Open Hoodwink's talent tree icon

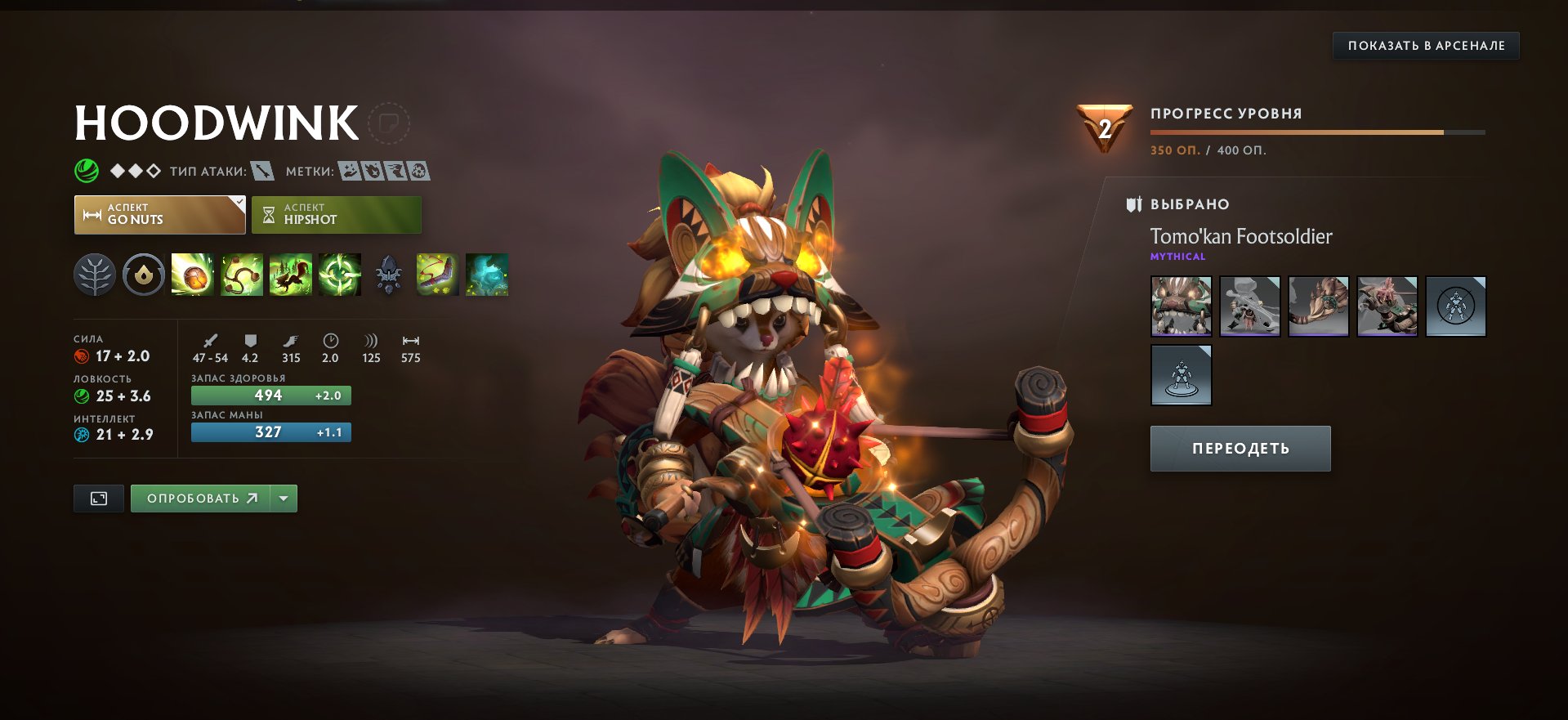[x=95, y=275]
